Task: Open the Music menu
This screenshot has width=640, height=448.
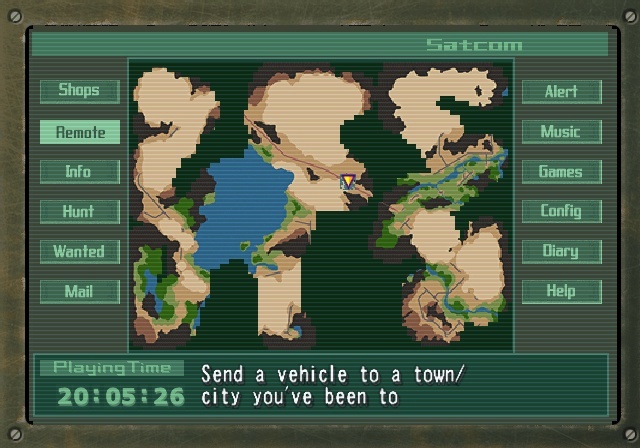Action: (x=561, y=131)
